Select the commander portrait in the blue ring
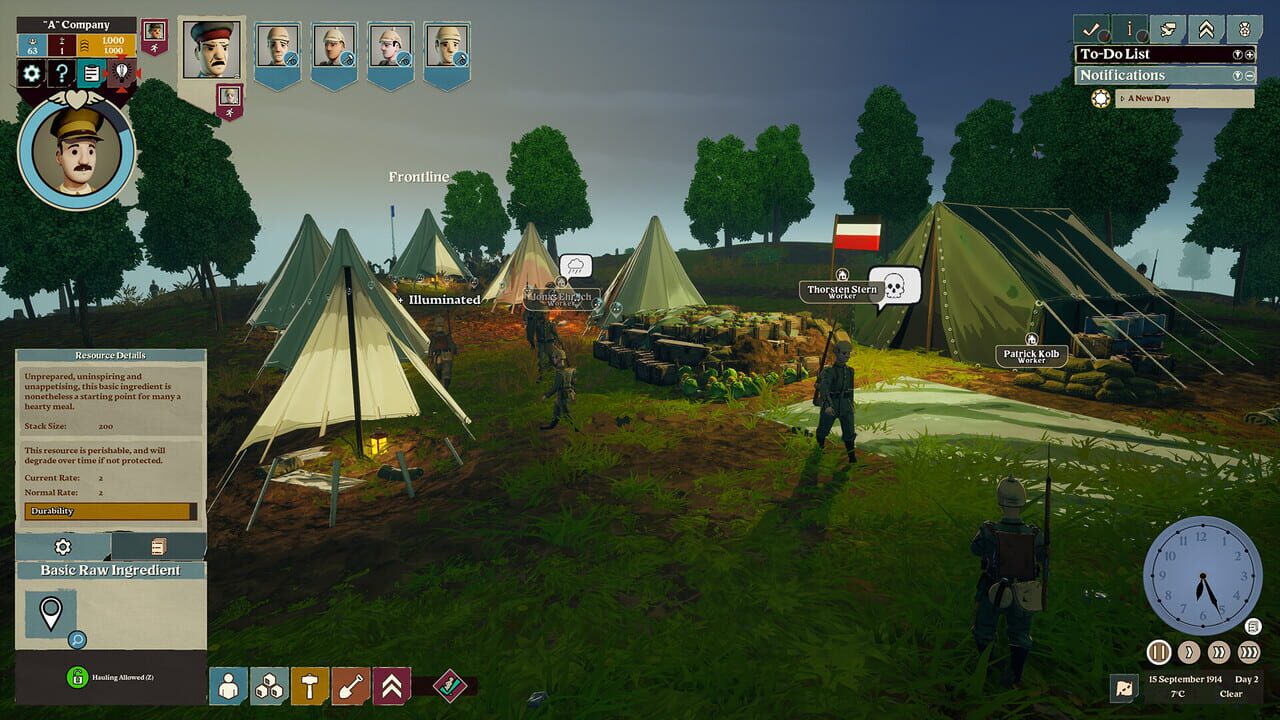This screenshot has width=1280, height=720. tap(77, 152)
